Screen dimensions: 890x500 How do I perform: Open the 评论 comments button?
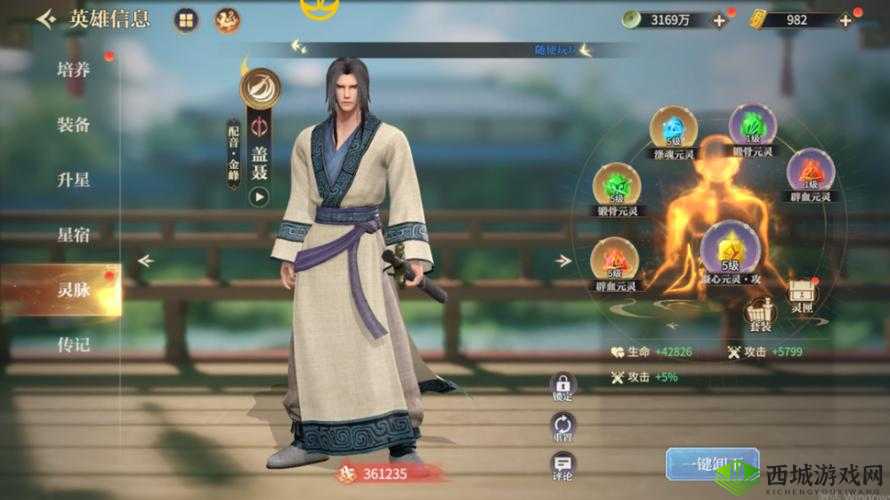click(x=563, y=466)
